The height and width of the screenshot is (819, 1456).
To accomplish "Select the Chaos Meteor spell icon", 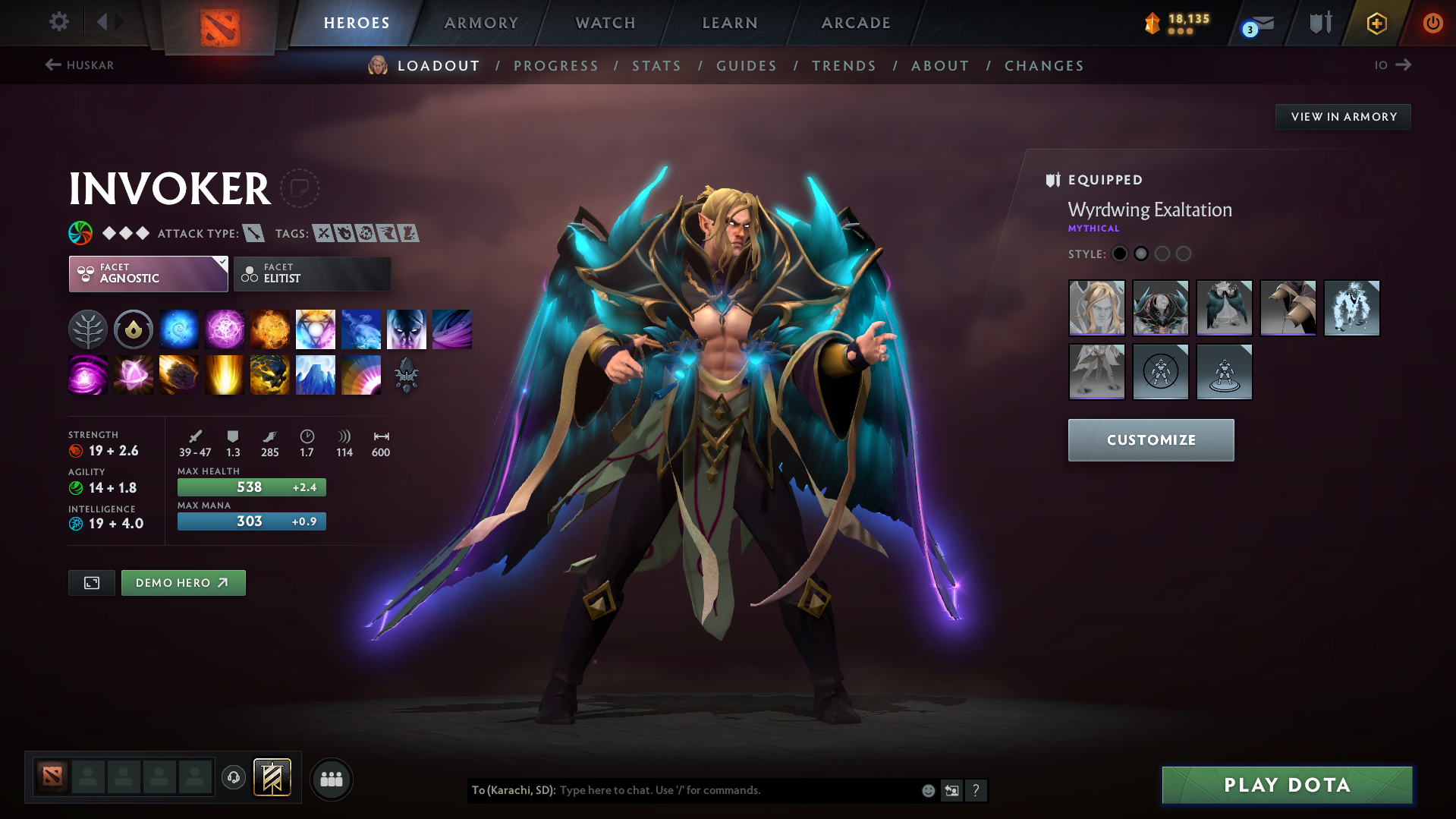I will pyautogui.click(x=179, y=374).
